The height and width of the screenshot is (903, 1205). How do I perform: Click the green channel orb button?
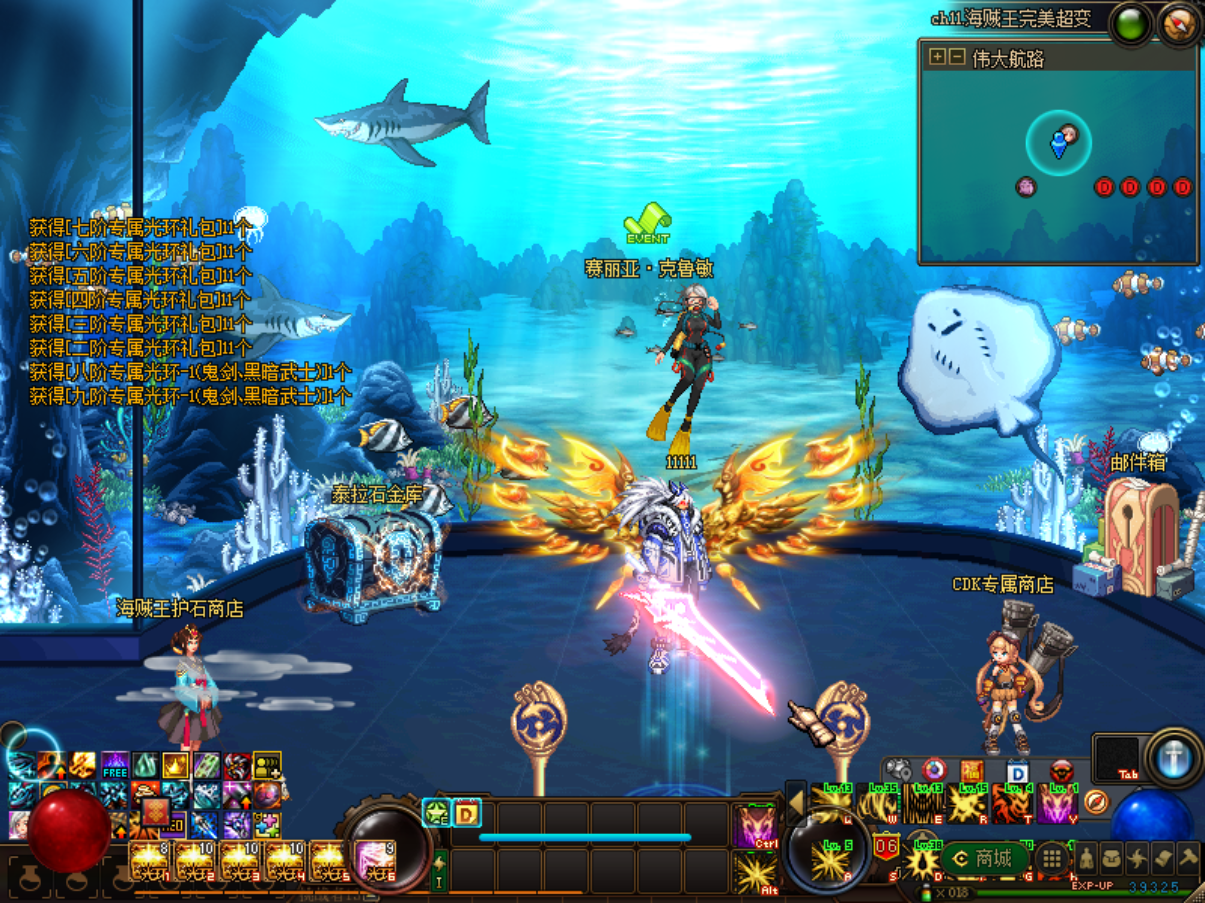click(1132, 24)
